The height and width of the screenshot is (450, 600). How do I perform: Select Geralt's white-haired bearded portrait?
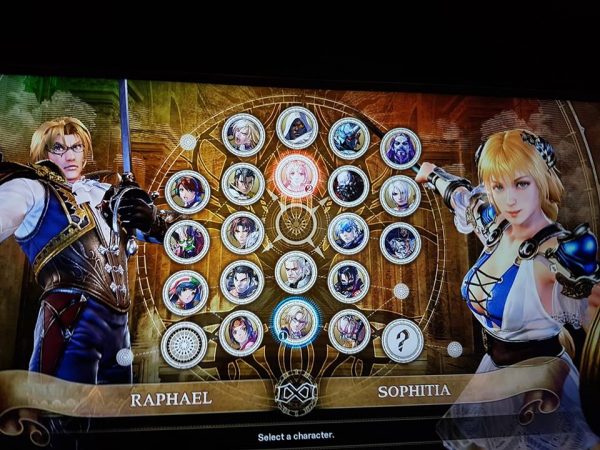point(296,272)
